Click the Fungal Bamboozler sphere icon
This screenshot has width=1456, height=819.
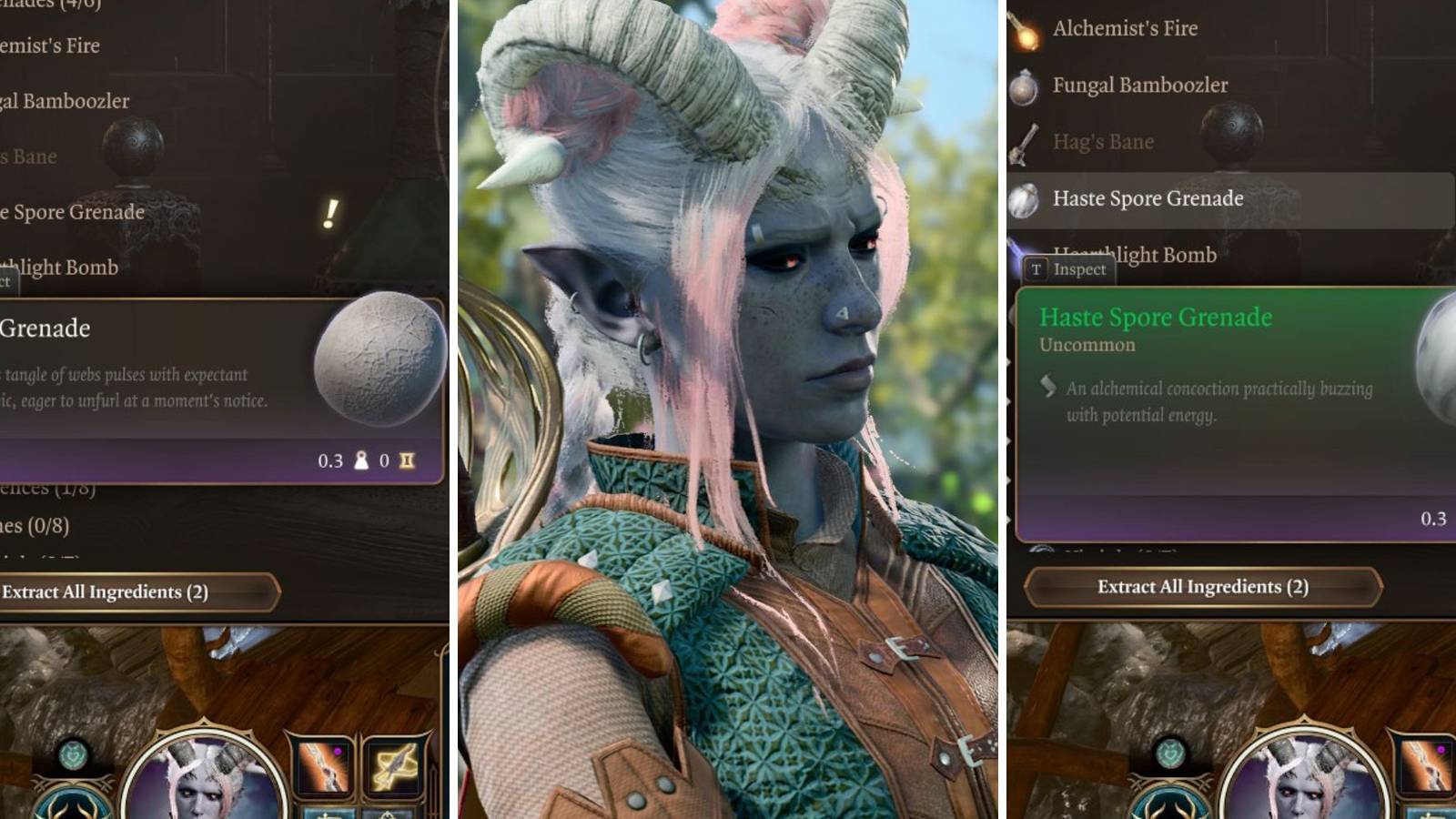coord(1026,85)
